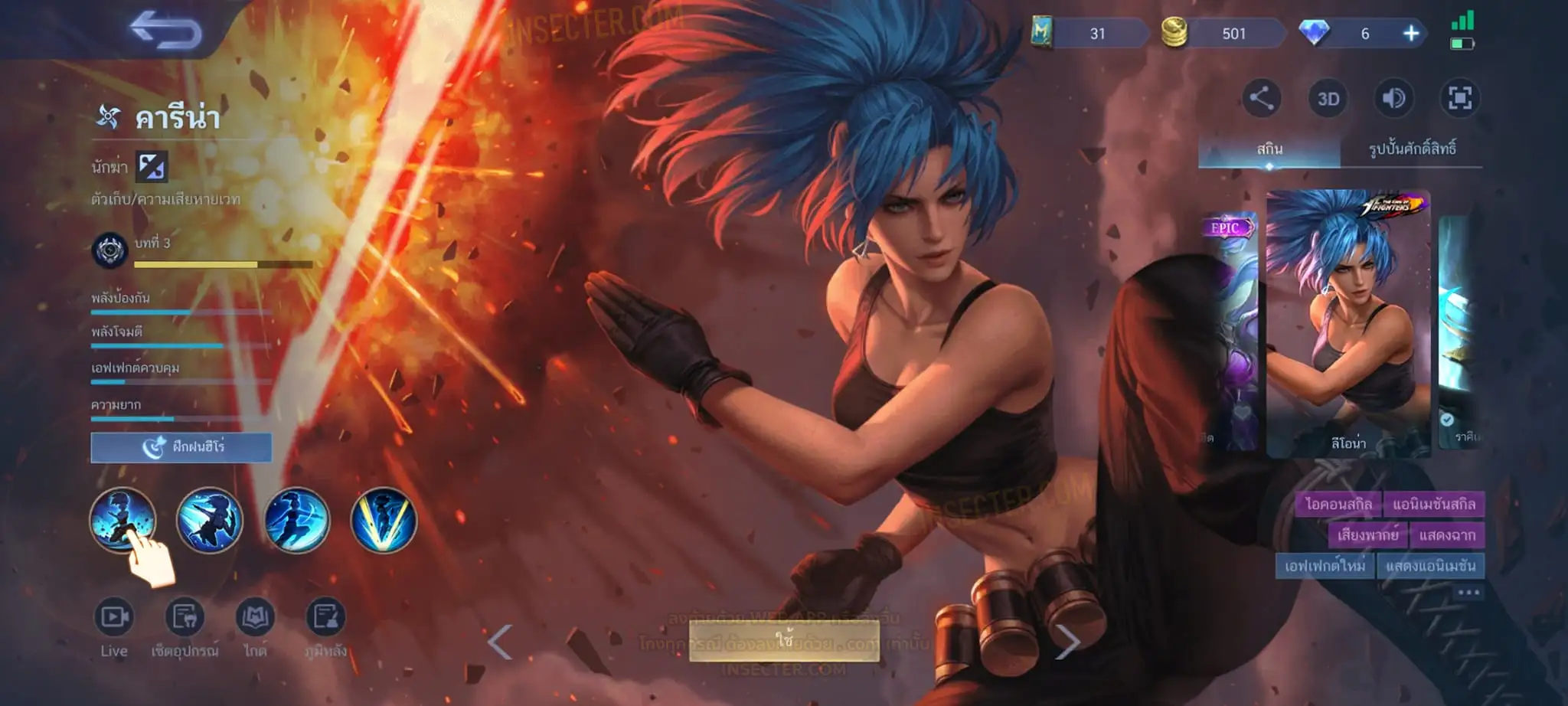Start hero training with ฝึกฝนฮีโร่
The image size is (1568, 706).
(x=181, y=447)
